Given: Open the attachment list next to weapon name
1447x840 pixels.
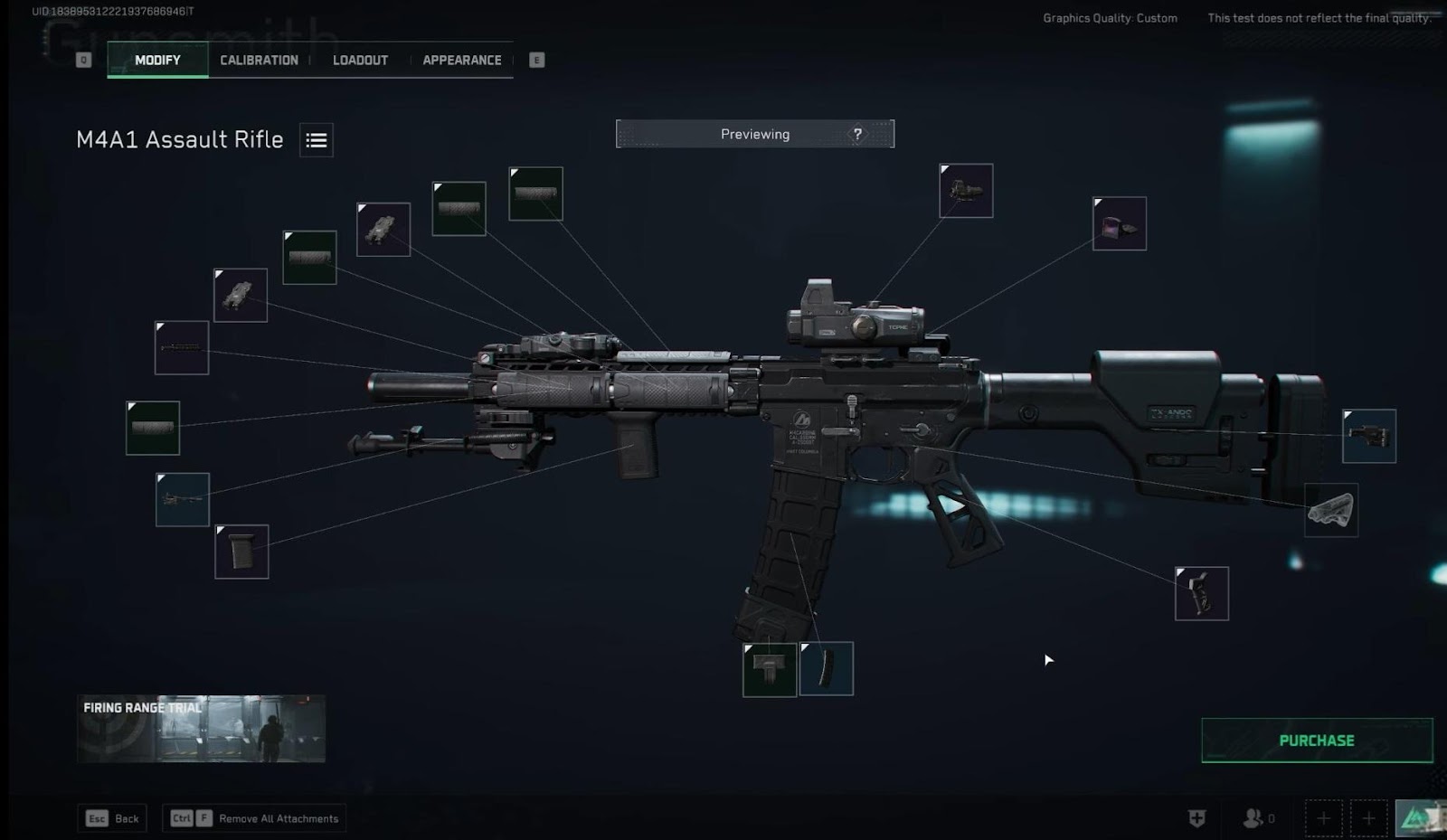Looking at the screenshot, I should coord(317,140).
